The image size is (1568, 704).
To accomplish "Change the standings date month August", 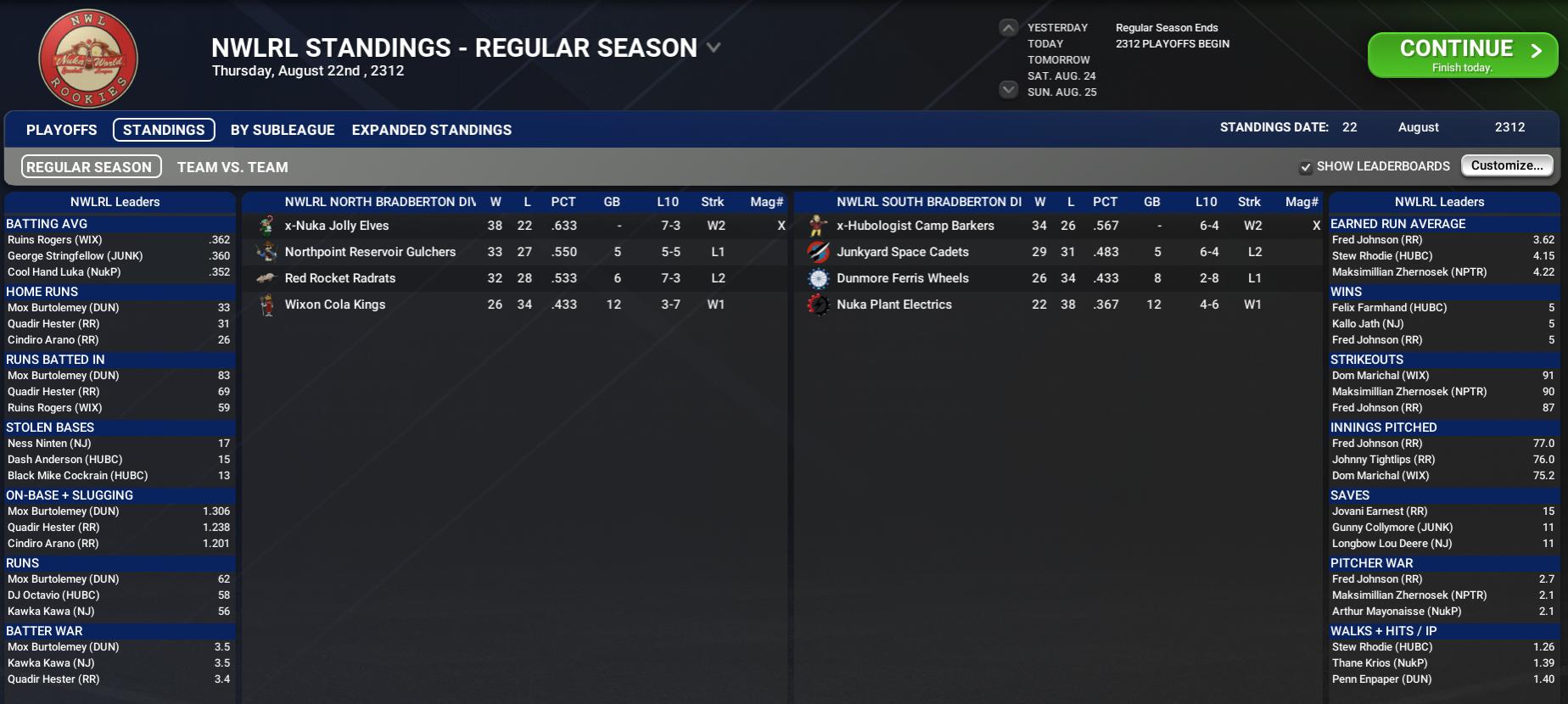I will [1418, 127].
